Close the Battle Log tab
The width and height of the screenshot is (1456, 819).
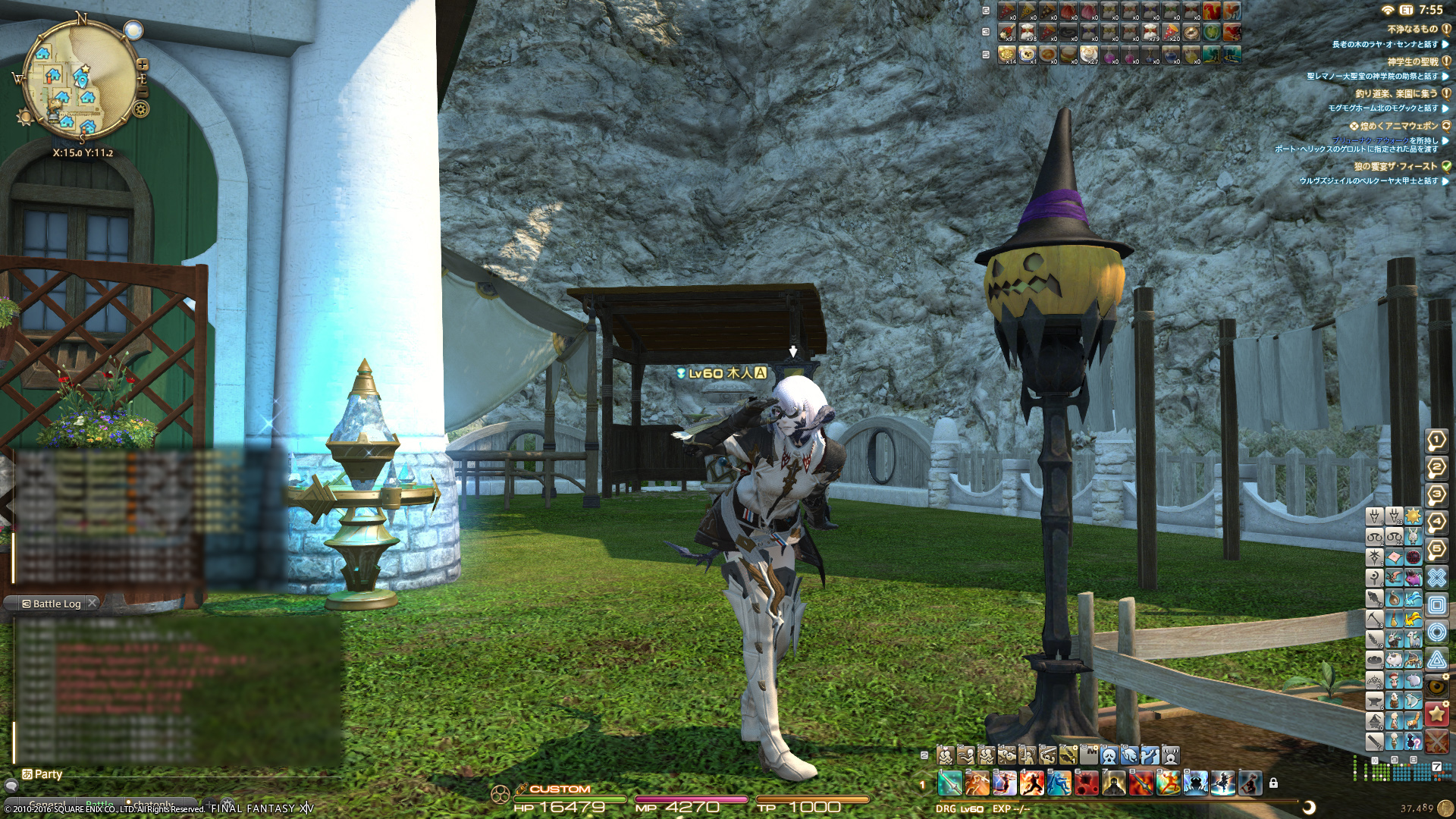[92, 603]
